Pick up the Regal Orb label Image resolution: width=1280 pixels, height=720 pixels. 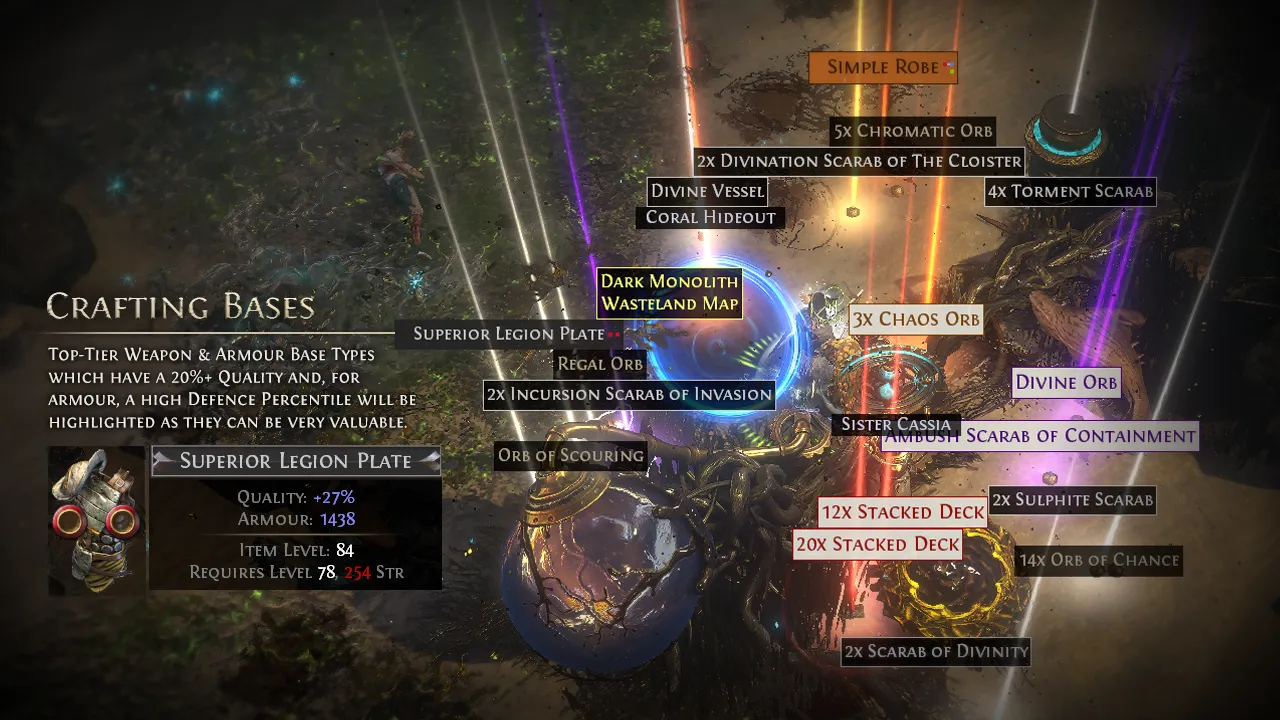pos(600,364)
